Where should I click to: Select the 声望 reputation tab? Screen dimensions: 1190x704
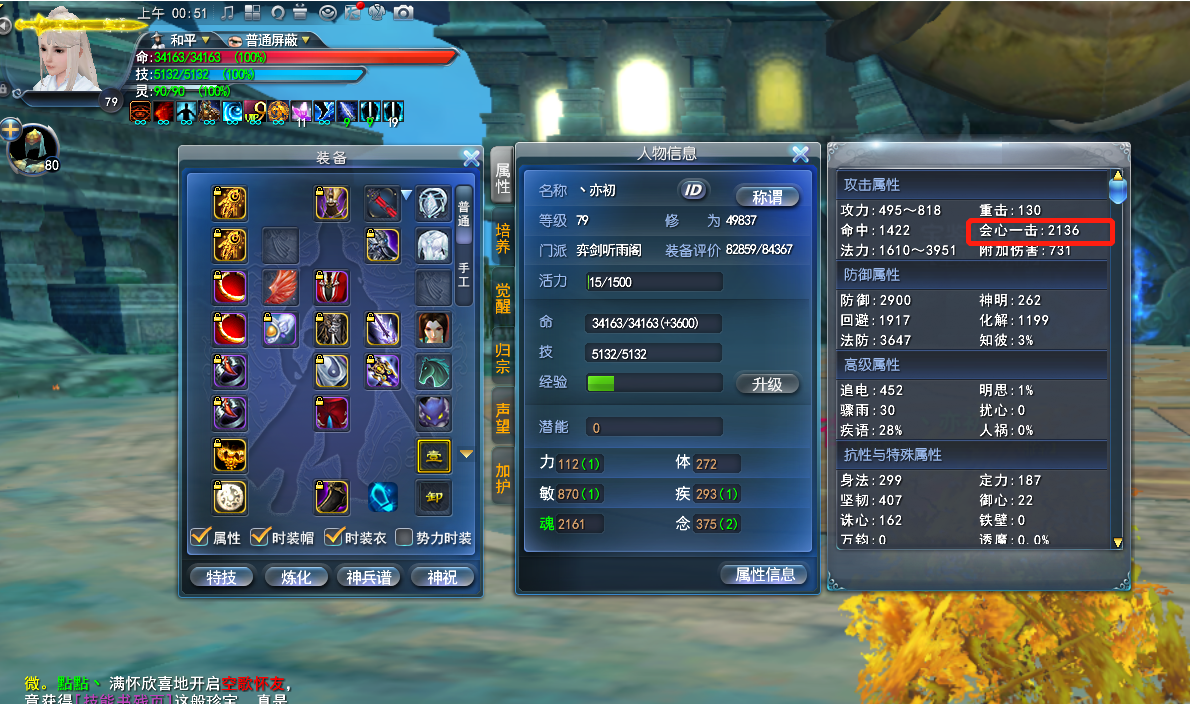[502, 416]
